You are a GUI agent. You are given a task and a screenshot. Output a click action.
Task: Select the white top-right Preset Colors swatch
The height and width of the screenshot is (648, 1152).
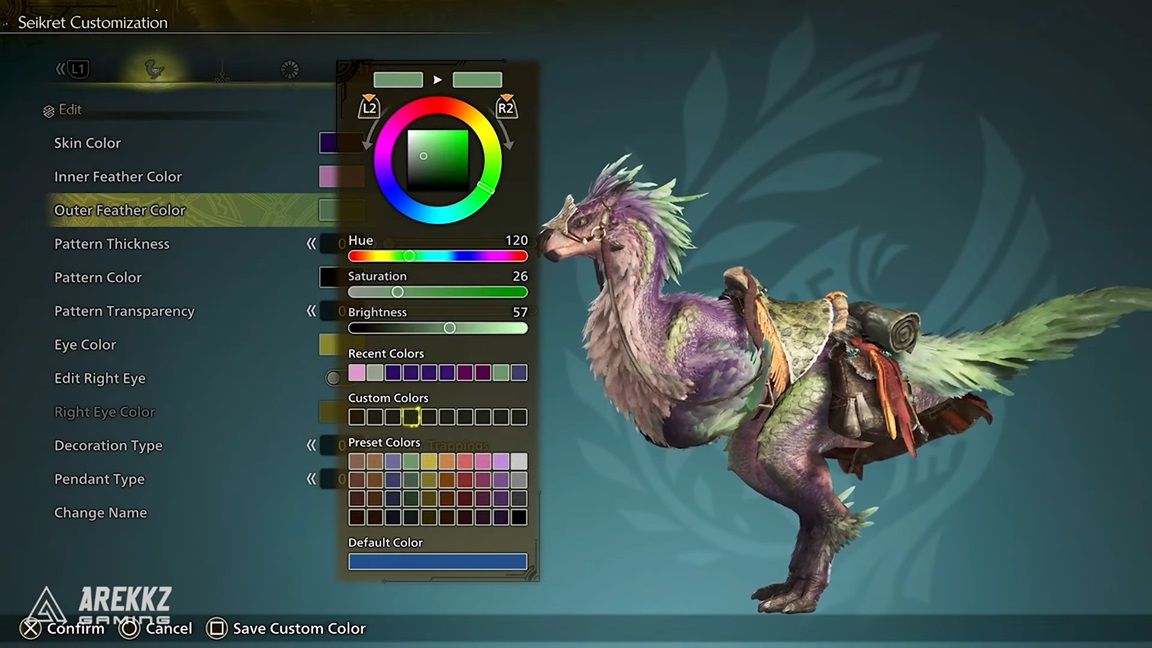click(x=519, y=462)
